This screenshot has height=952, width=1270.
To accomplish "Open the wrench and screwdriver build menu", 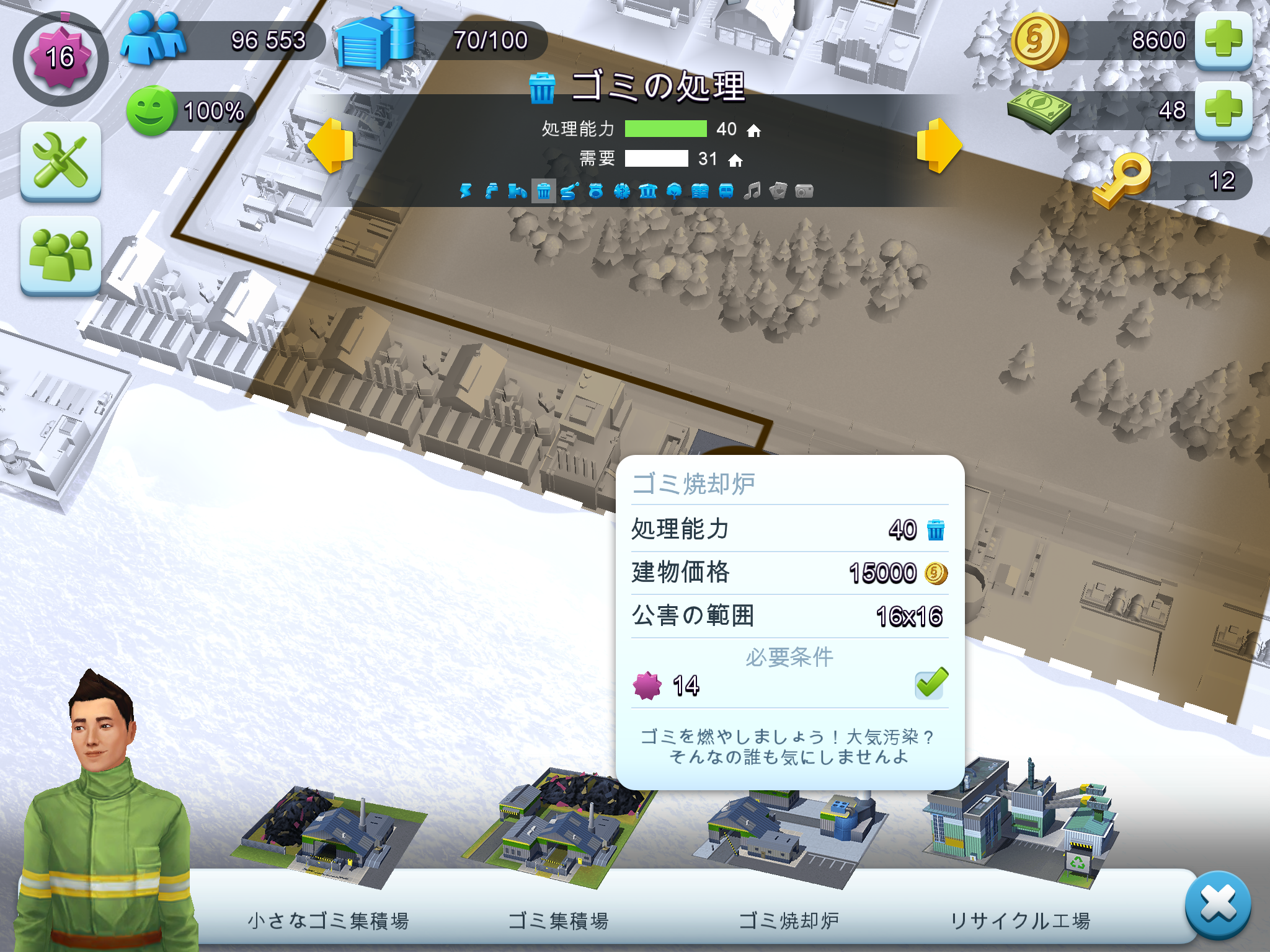I will [x=61, y=161].
